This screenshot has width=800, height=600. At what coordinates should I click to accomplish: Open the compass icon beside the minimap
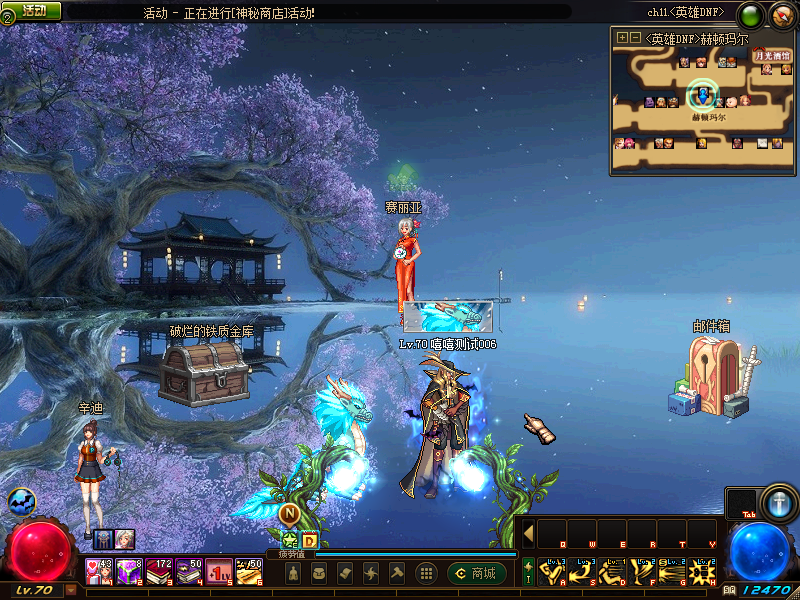(x=781, y=14)
